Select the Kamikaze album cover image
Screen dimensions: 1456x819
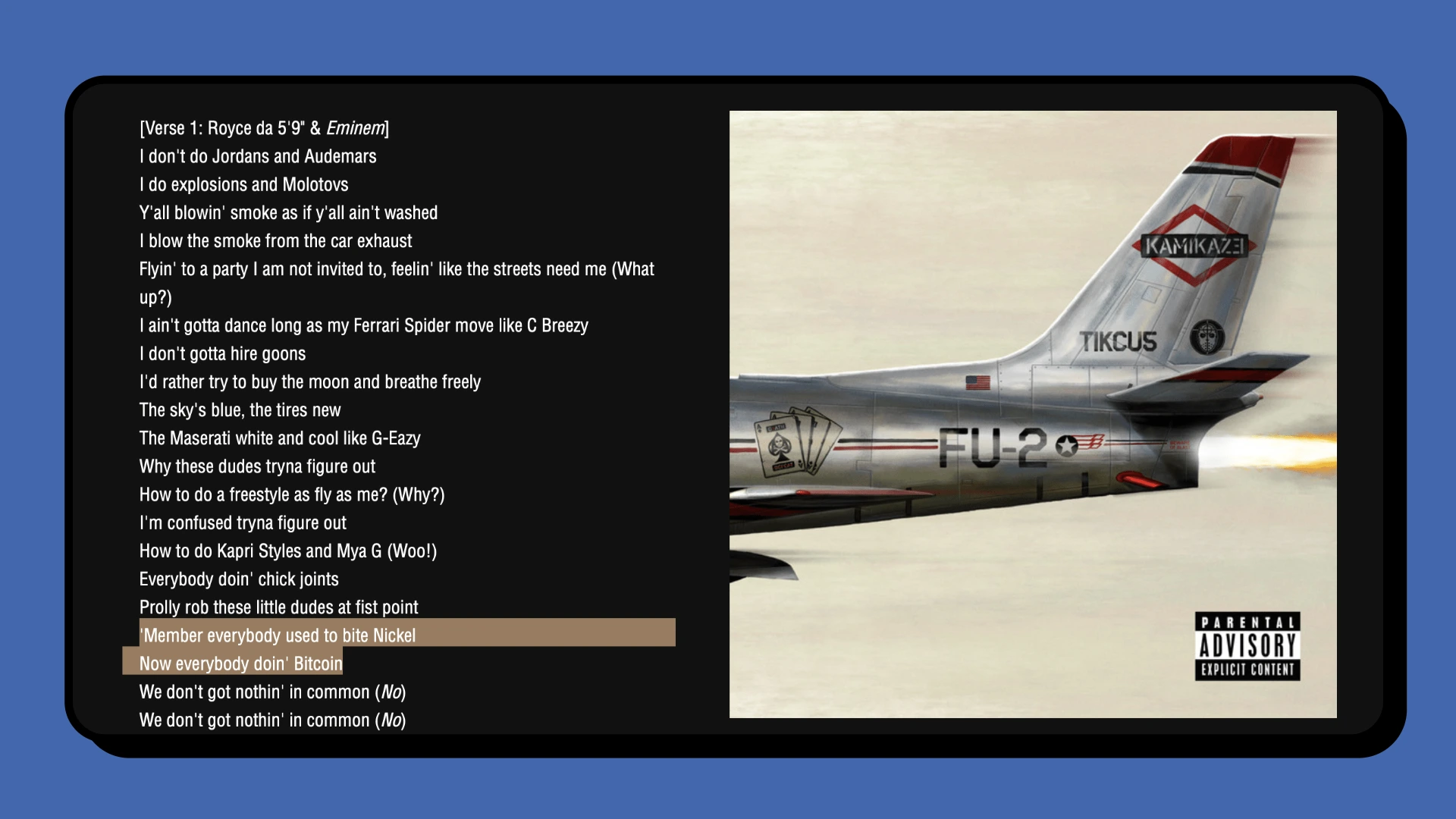tap(1033, 414)
